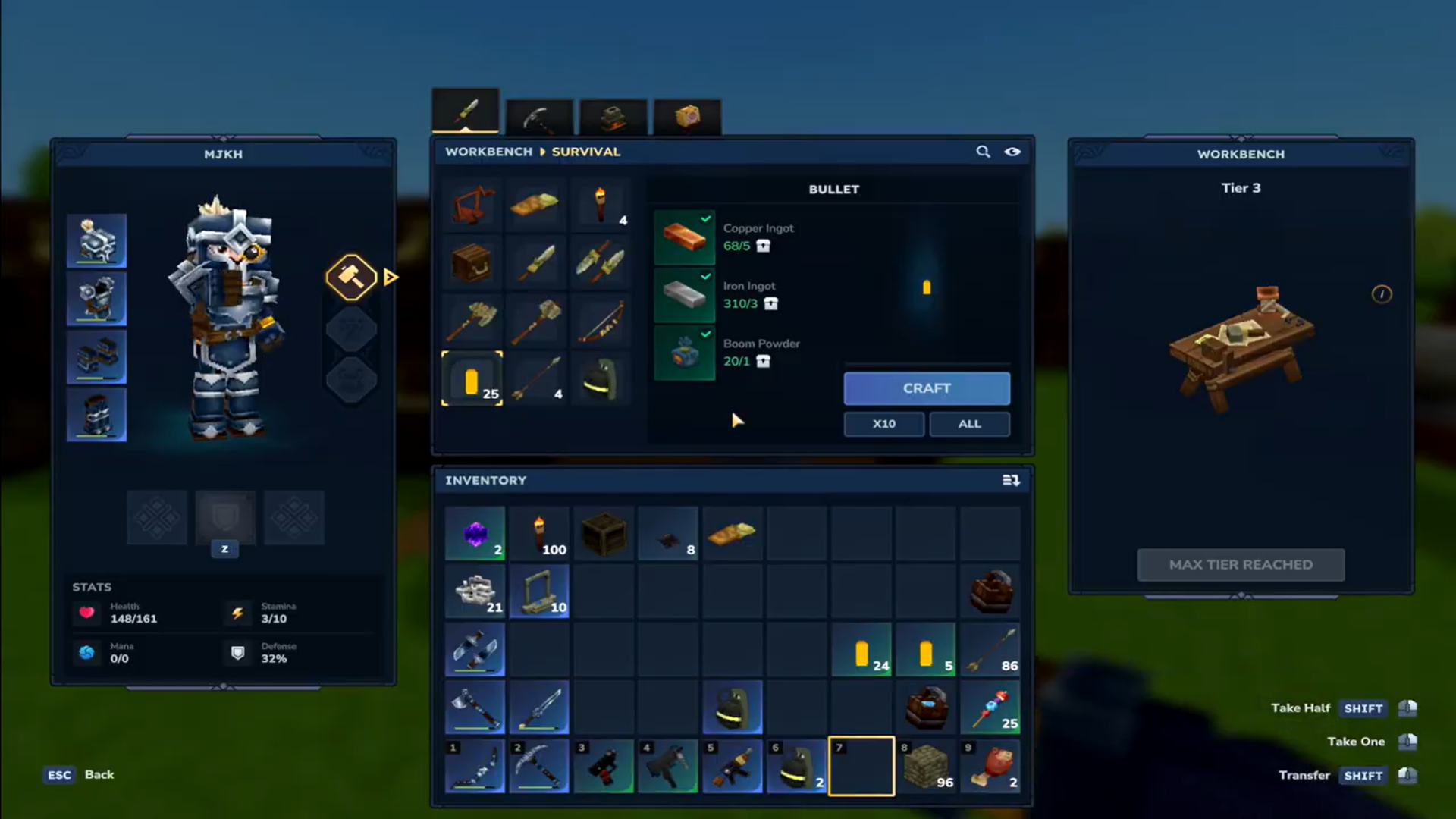Select the arrow recipe in the crafting grid
1456x819 pixels.
click(x=536, y=379)
